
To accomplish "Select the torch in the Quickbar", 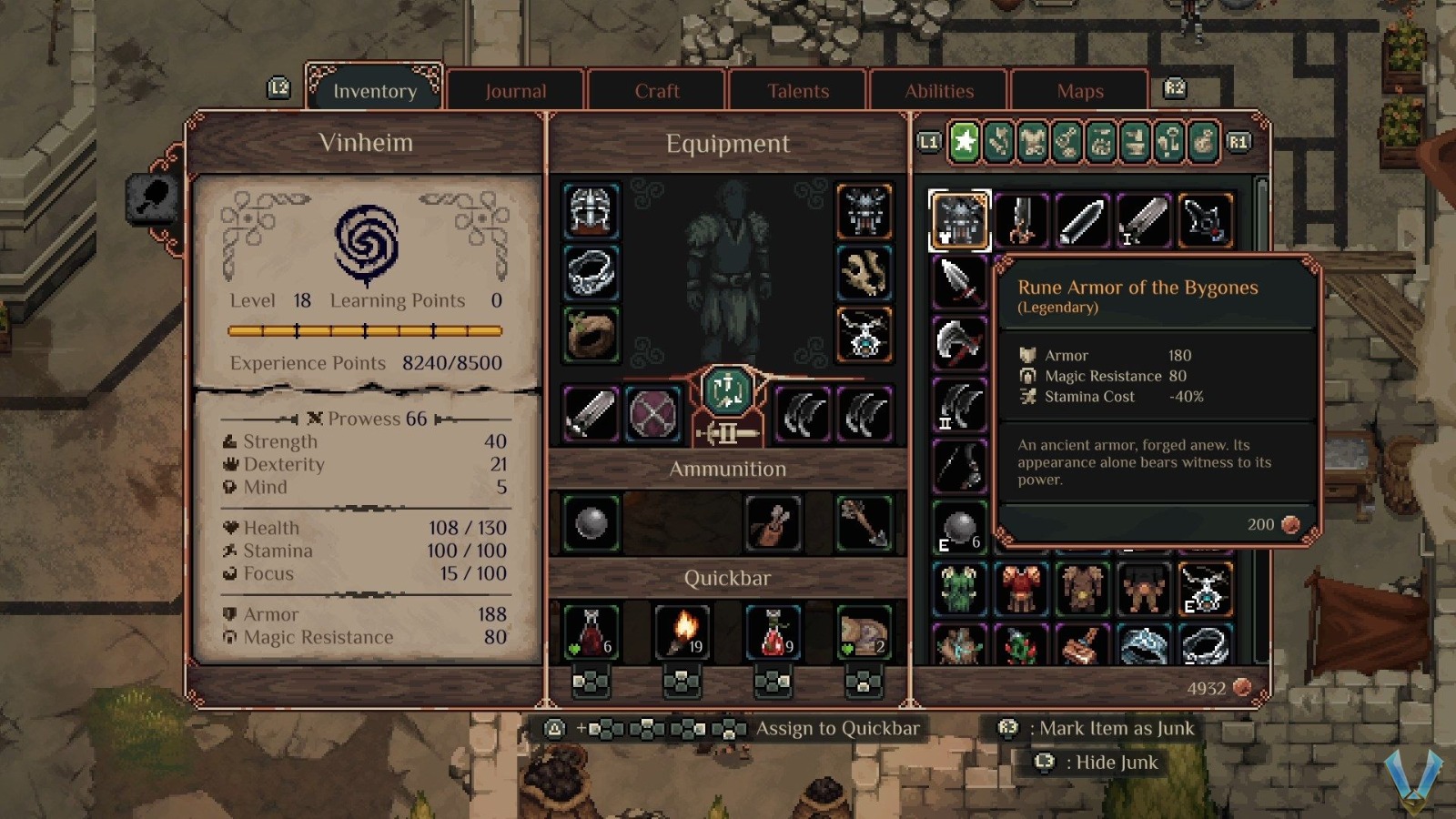I will coord(684,631).
